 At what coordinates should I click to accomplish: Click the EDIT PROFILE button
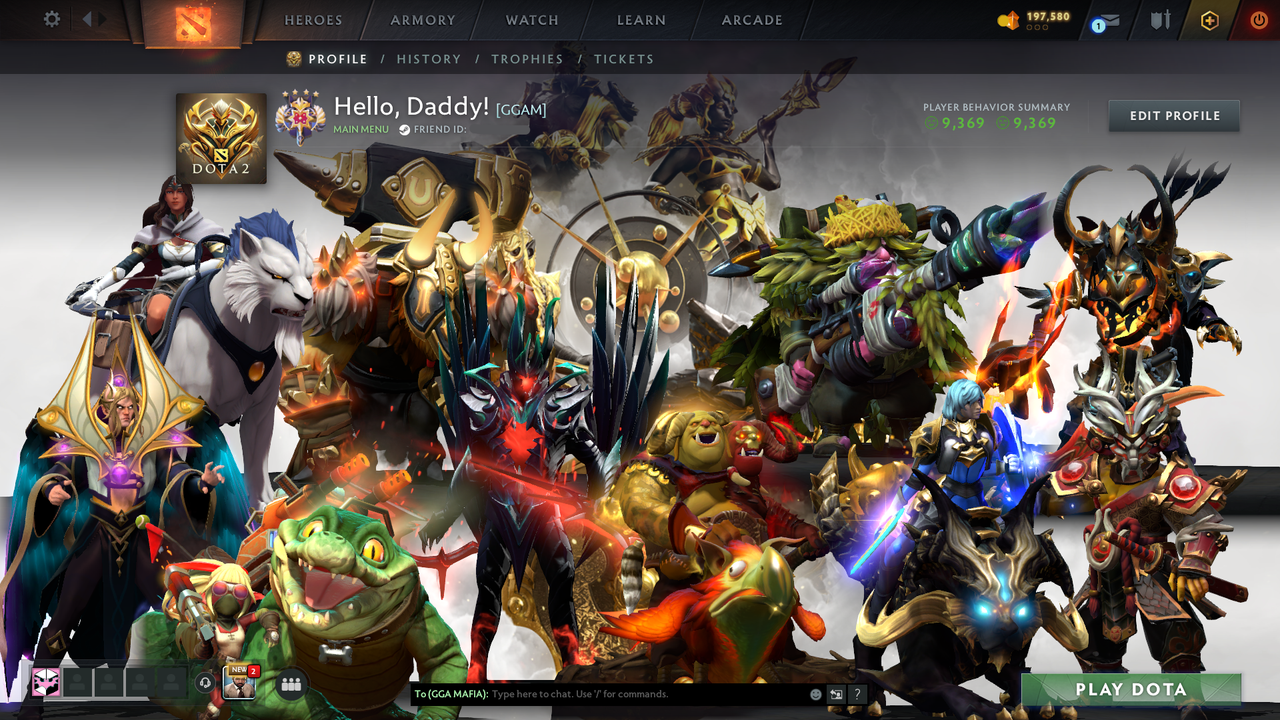pos(1173,115)
